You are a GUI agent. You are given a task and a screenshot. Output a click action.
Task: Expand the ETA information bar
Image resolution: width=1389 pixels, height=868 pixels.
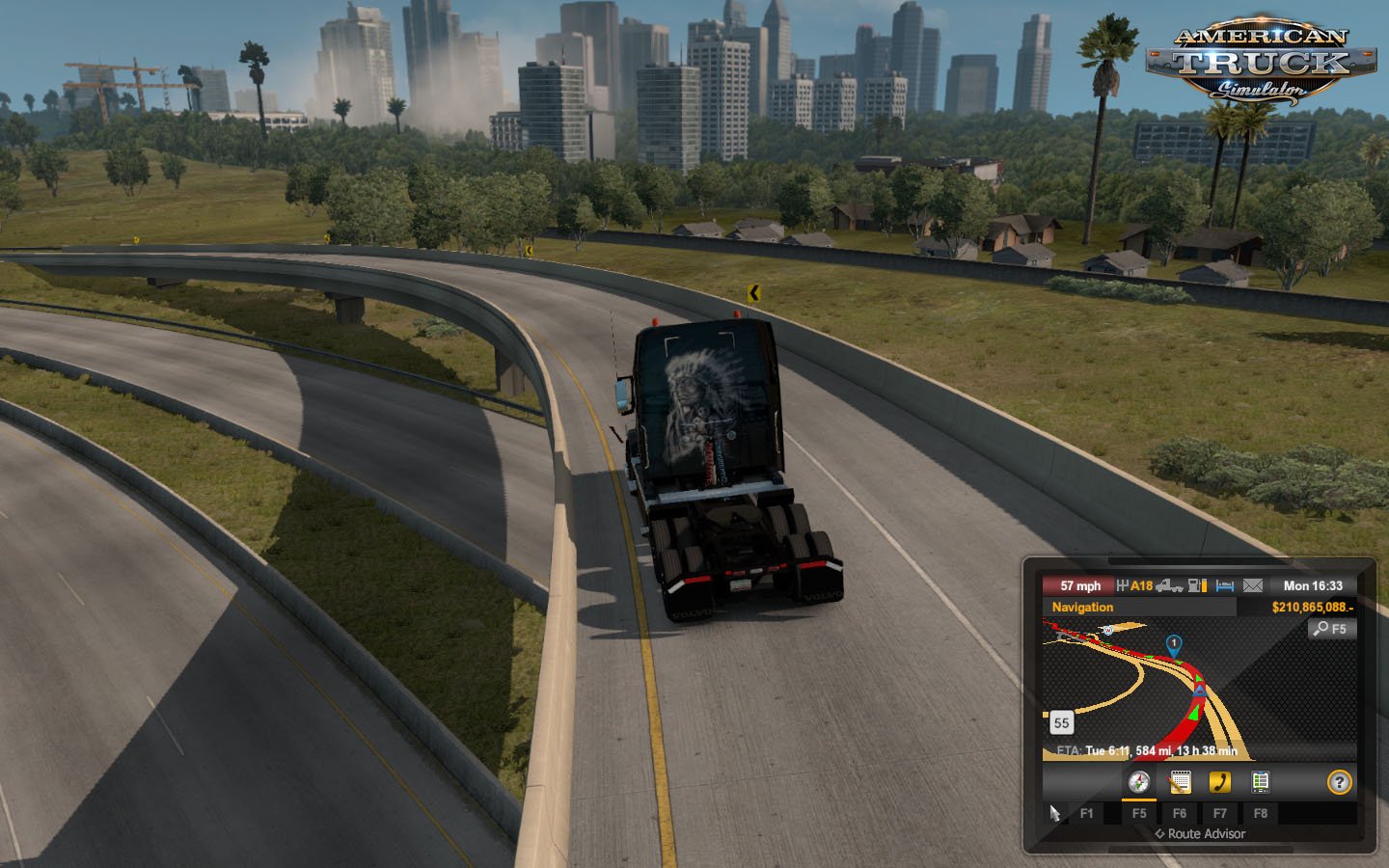coord(1148,750)
